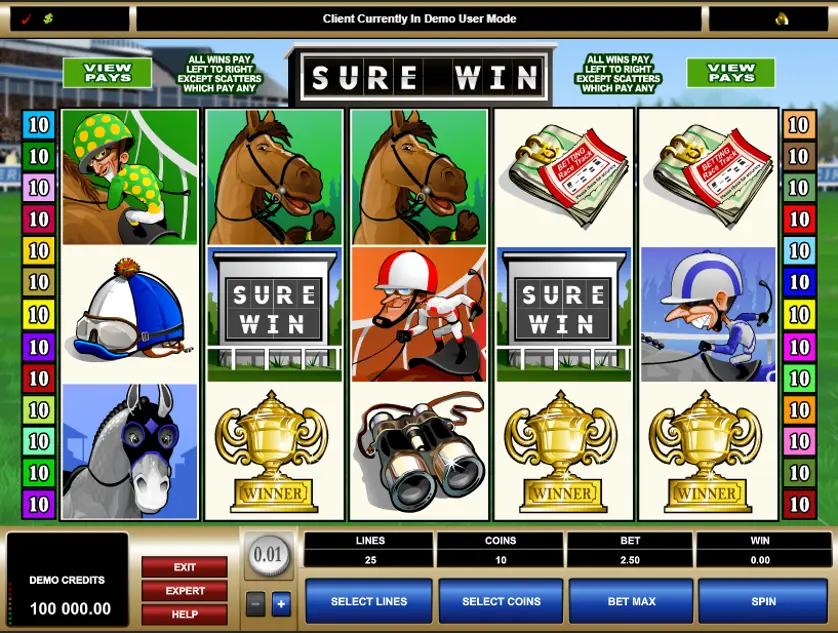The width and height of the screenshot is (838, 633).
Task: Click the gold icon in top-right bar
Action: (781, 18)
